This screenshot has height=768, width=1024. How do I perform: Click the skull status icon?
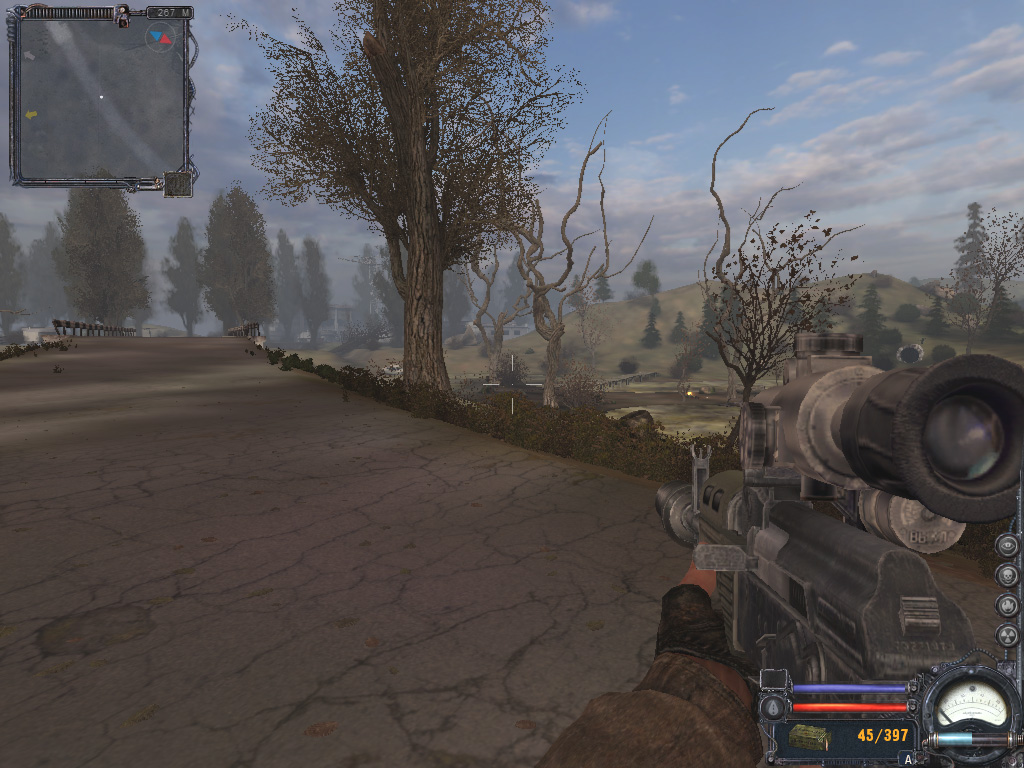(x=1007, y=575)
